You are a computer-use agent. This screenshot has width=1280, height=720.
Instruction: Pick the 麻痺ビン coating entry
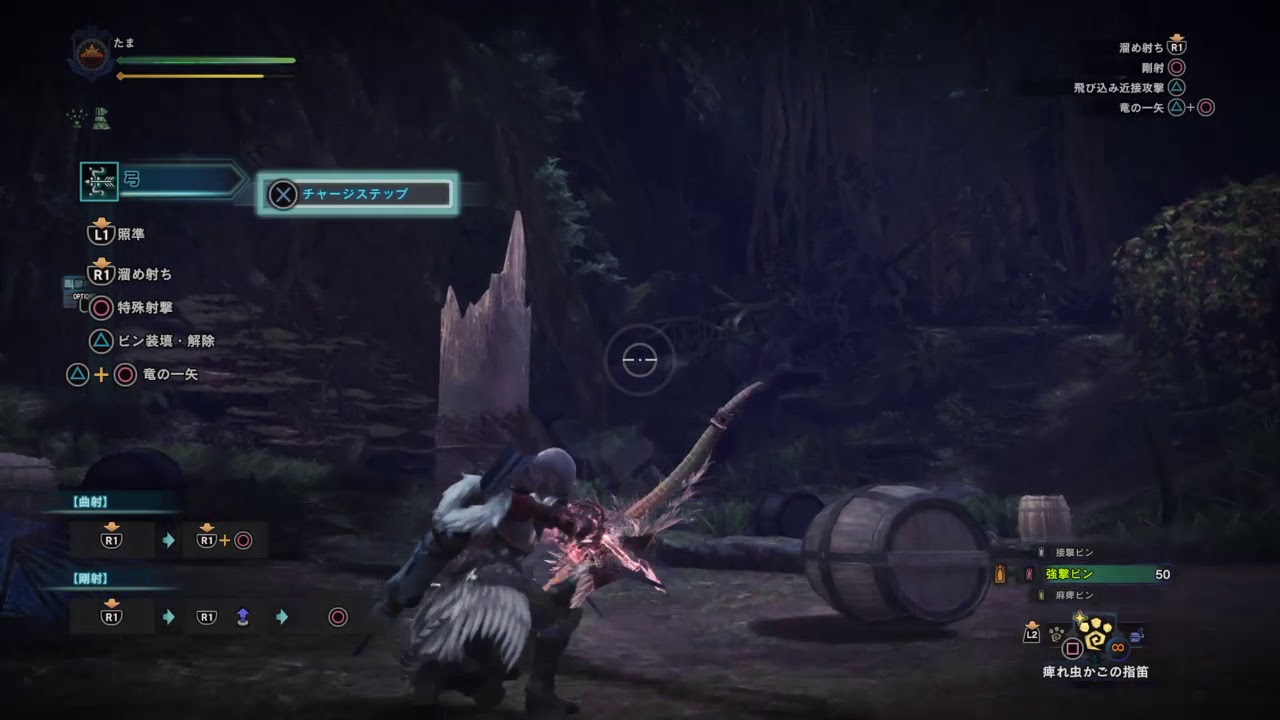coord(1075,595)
